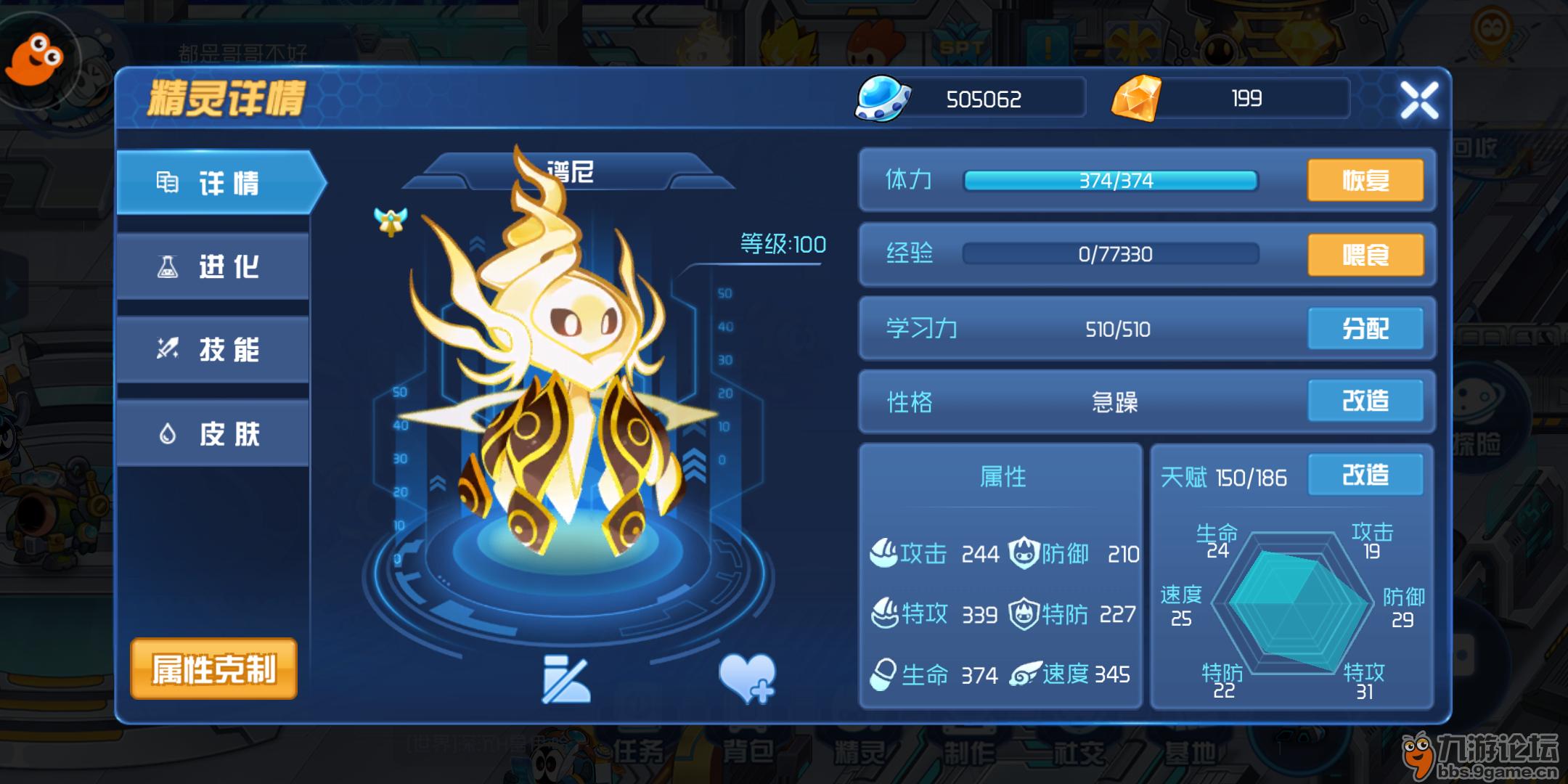
Task: Select the 生命 health capsule icon
Action: click(882, 674)
